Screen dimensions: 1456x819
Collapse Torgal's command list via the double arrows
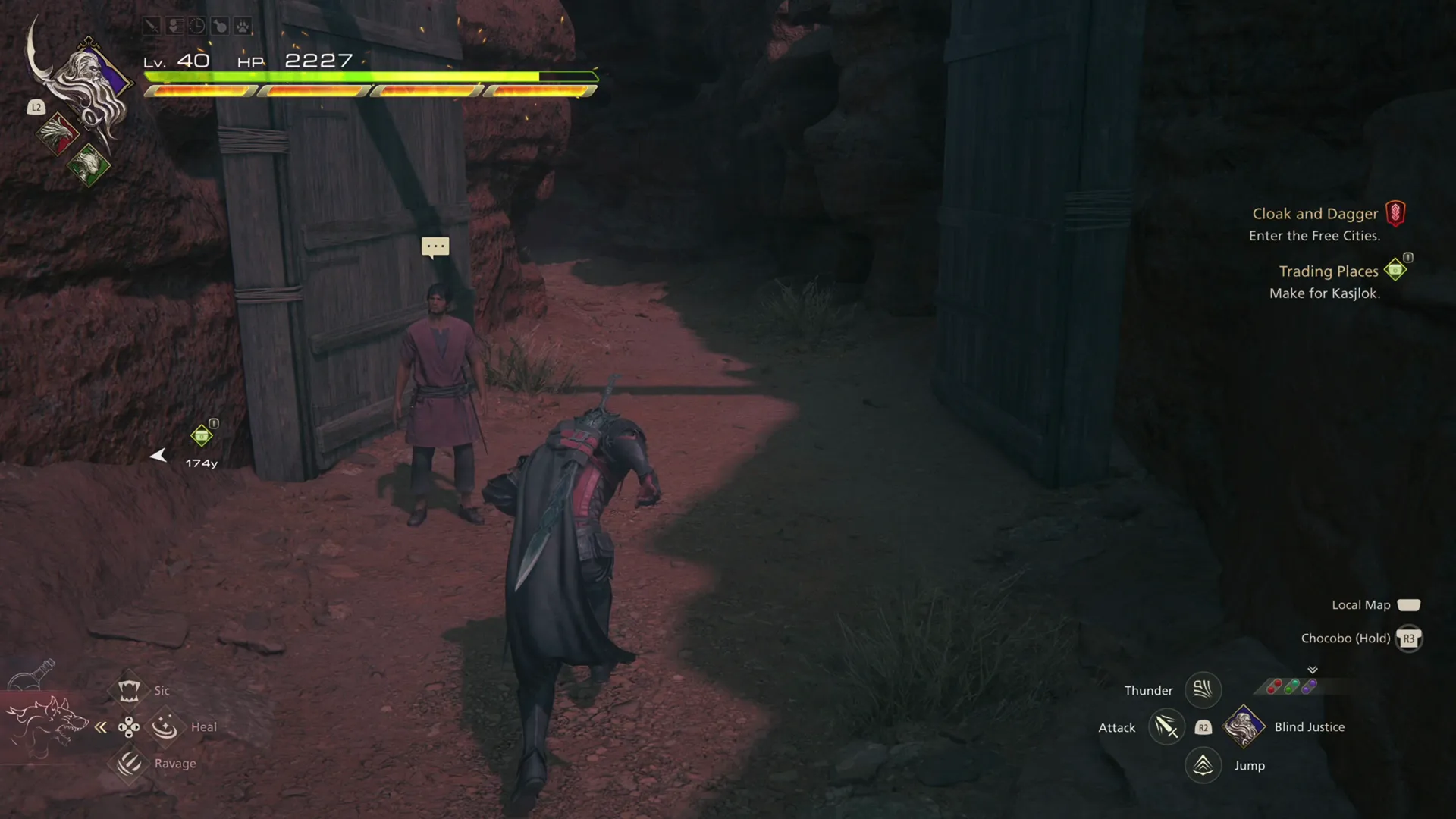(101, 726)
